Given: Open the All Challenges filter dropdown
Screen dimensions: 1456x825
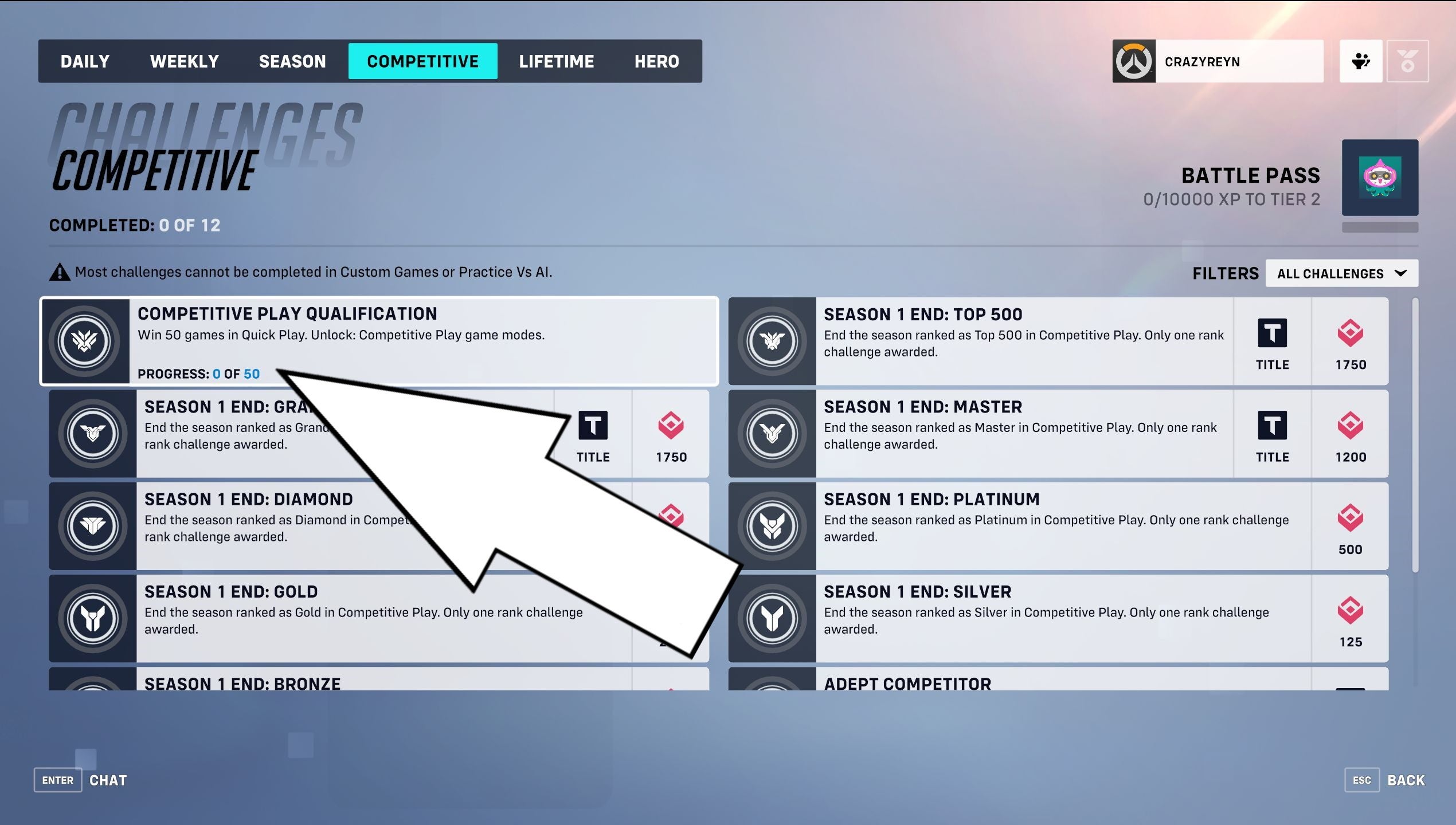Looking at the screenshot, I should (1341, 273).
